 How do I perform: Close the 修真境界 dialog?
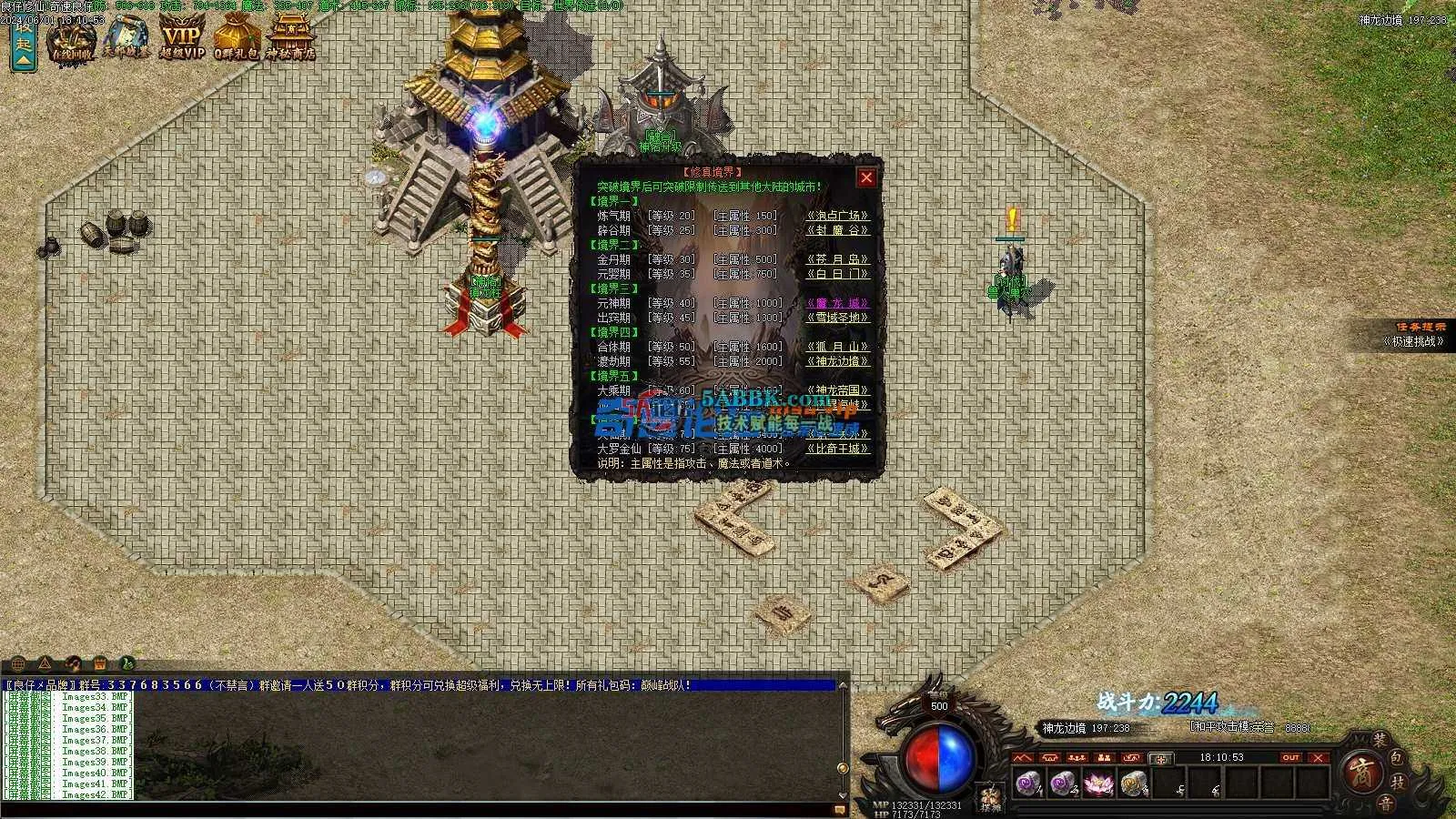[866, 177]
